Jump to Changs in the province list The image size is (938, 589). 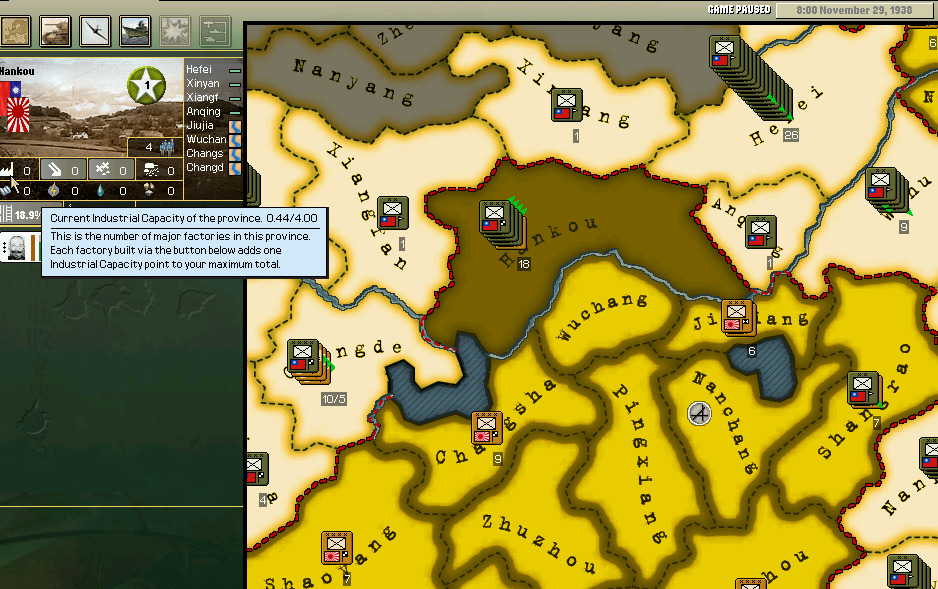point(205,154)
